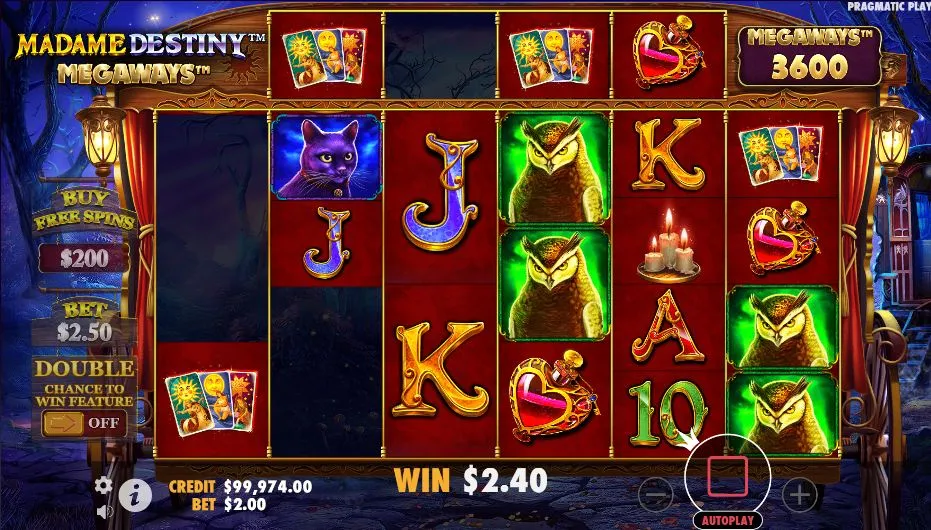Open the gear settings menu
This screenshot has width=931, height=530.
click(104, 485)
